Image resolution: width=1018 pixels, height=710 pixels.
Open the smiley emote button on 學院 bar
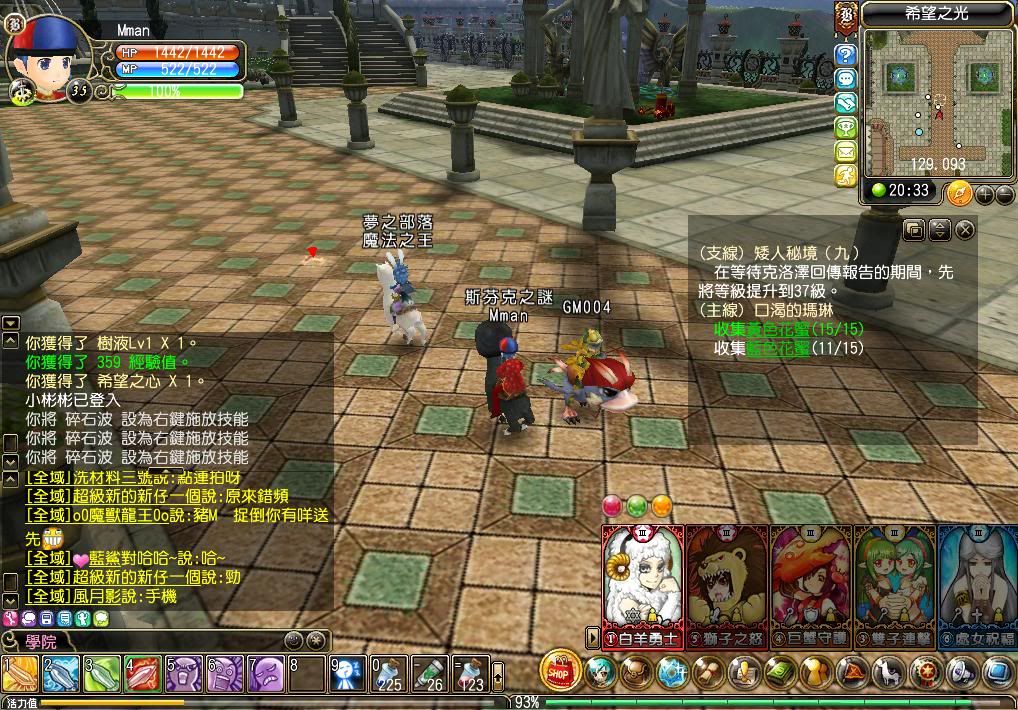(293, 640)
